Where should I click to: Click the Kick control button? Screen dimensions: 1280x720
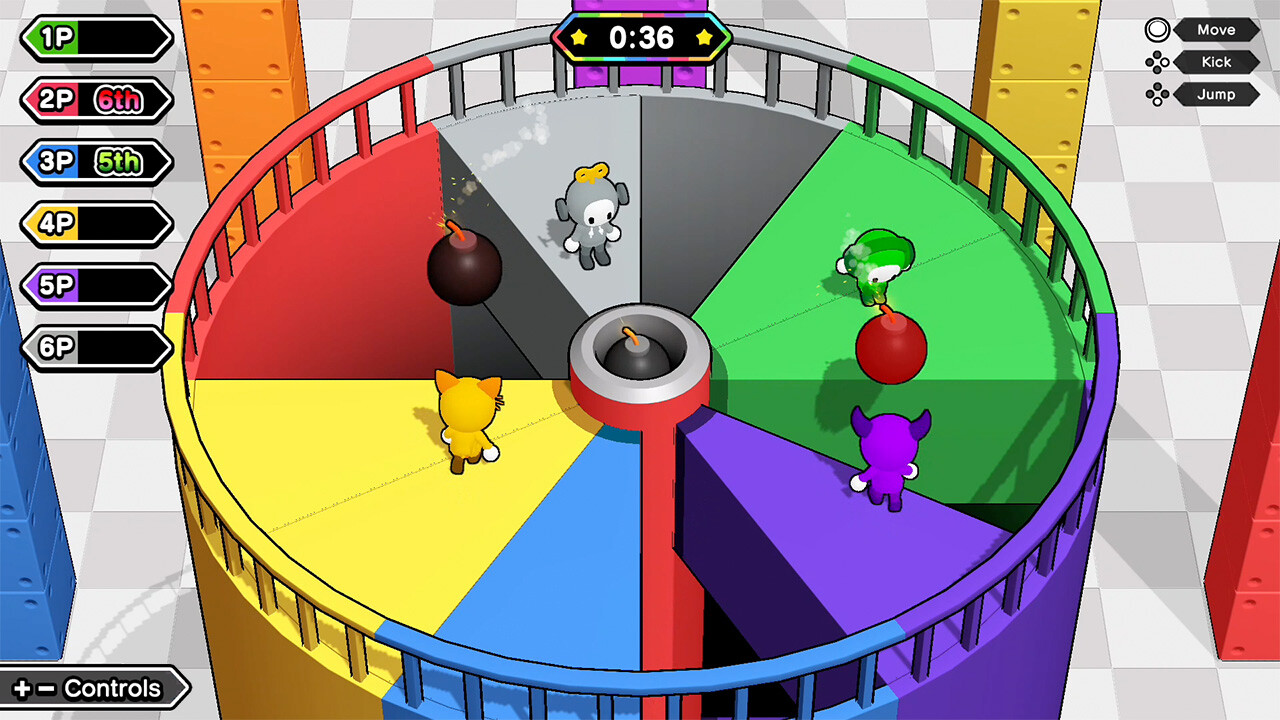(x=1215, y=62)
